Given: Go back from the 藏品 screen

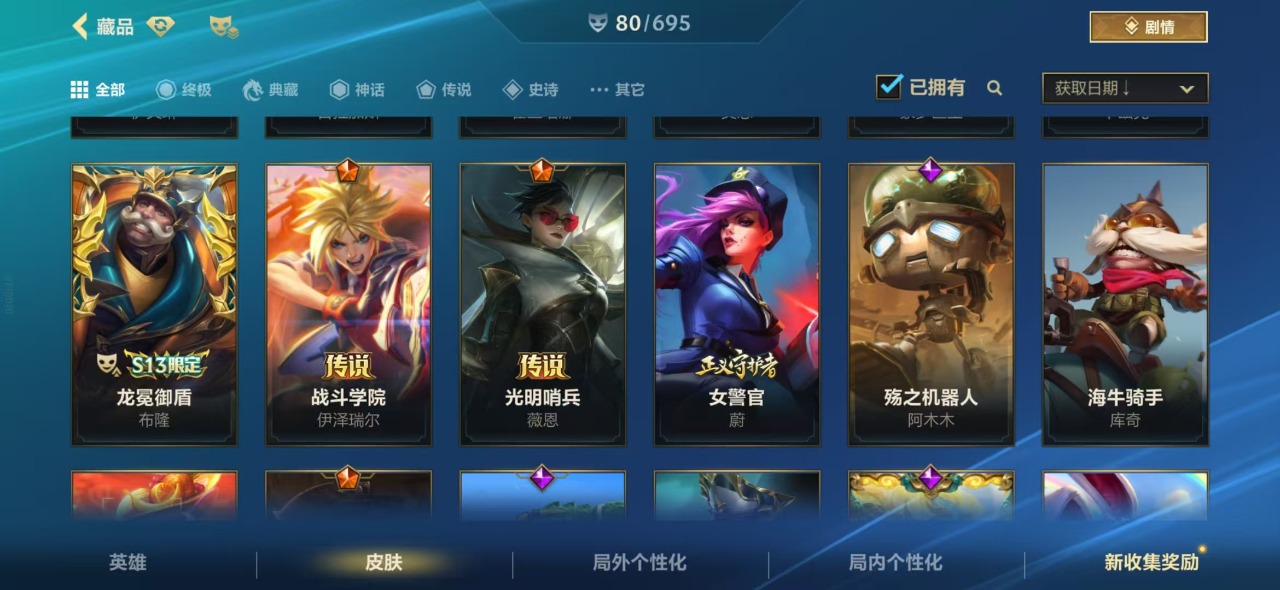Looking at the screenshot, I should [81, 27].
